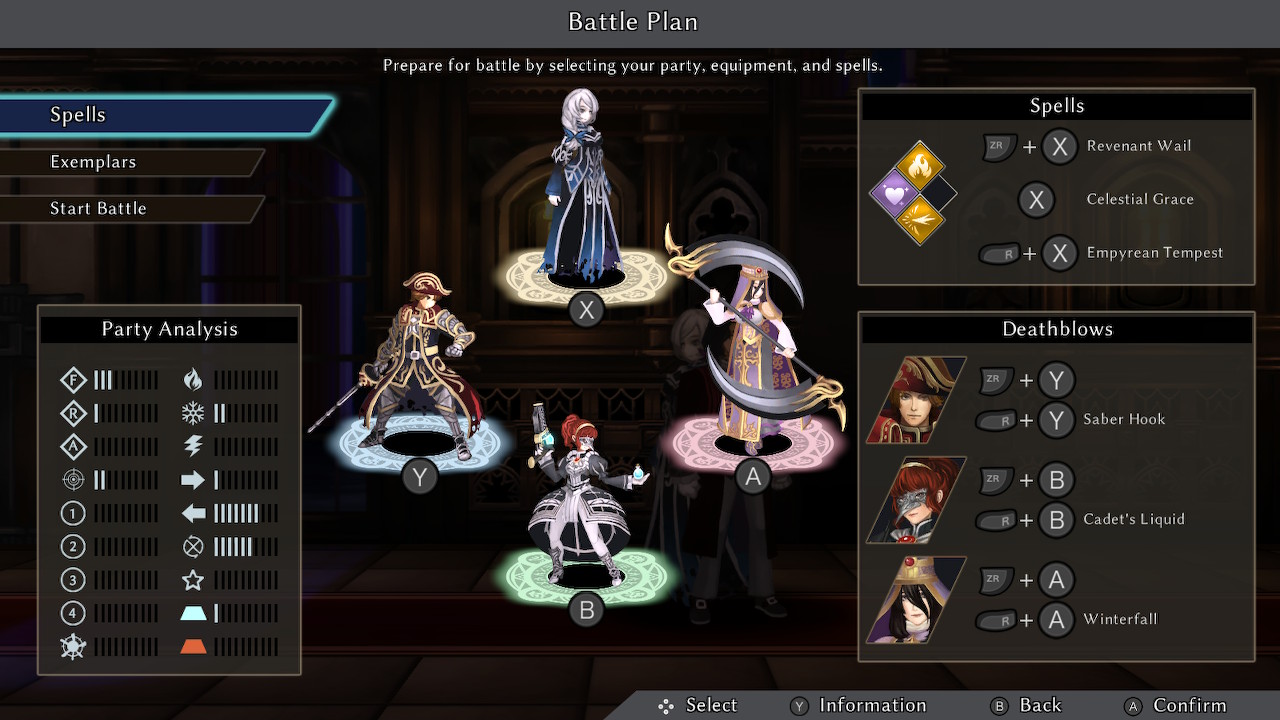Choose the Cadet's Liquid deathblow
Screen dimensions: 1280x720
coord(1133,520)
